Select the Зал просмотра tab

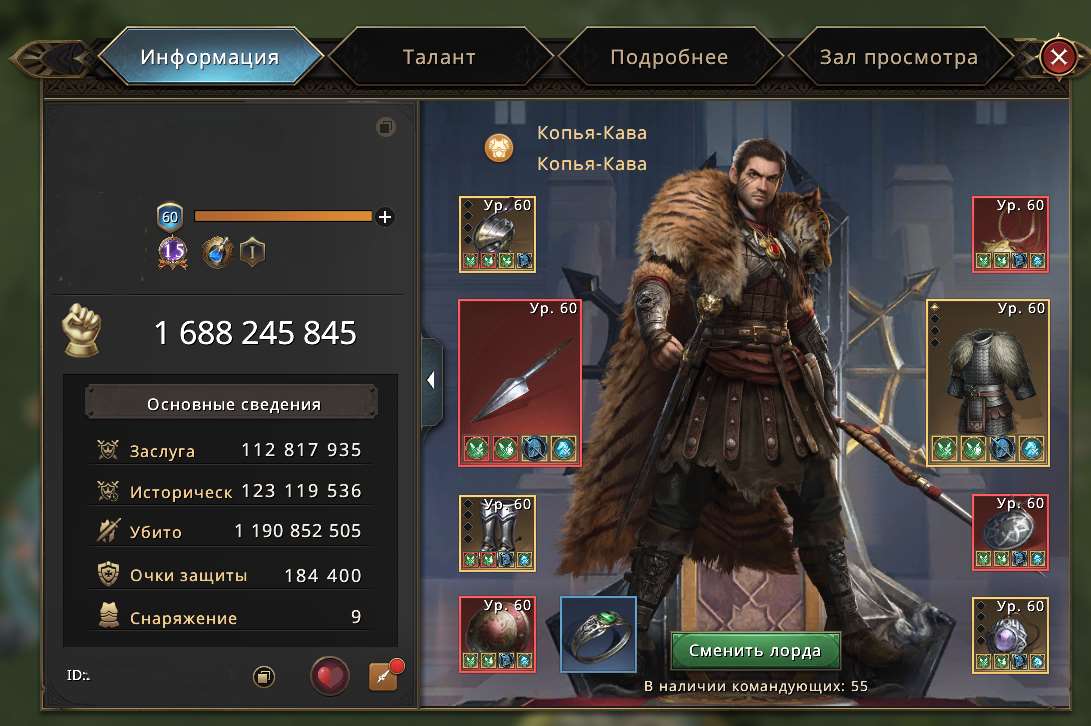(898, 57)
